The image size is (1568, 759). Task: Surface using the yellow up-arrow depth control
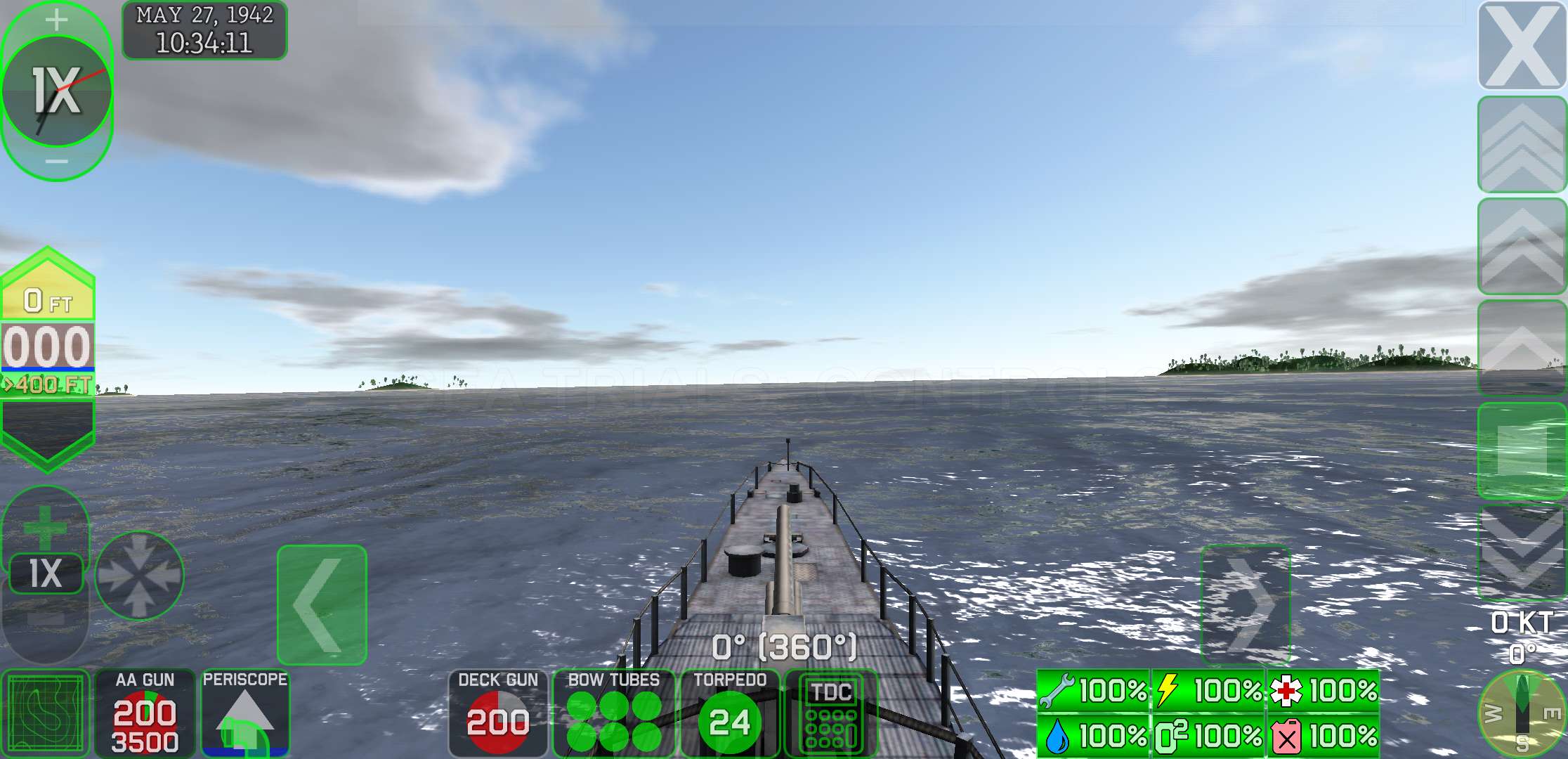pyautogui.click(x=48, y=288)
